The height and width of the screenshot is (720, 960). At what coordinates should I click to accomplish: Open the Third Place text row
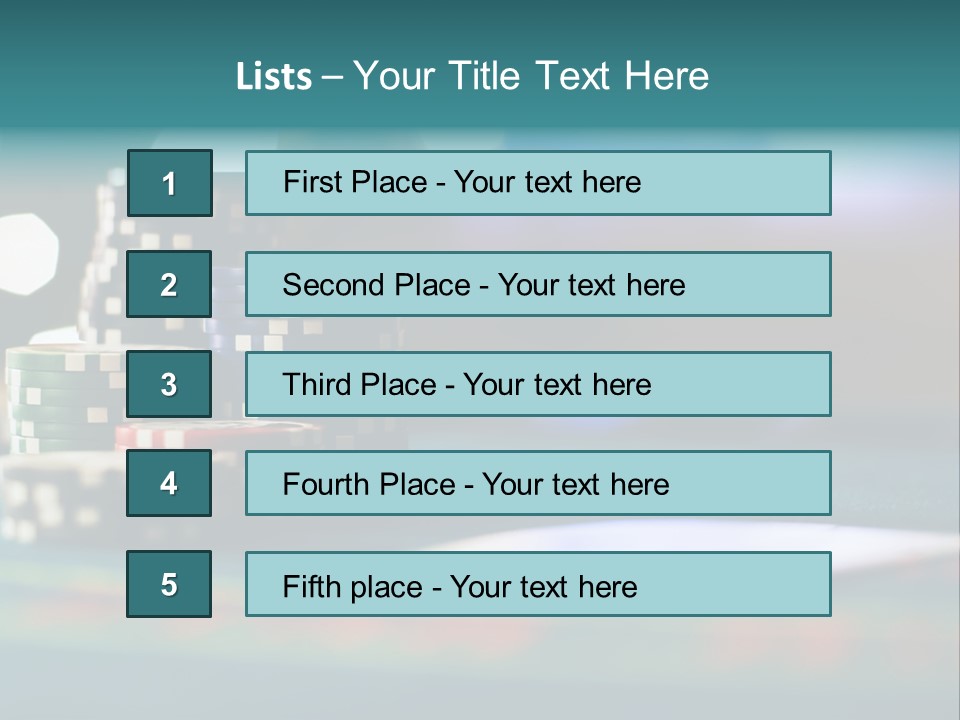(538, 384)
